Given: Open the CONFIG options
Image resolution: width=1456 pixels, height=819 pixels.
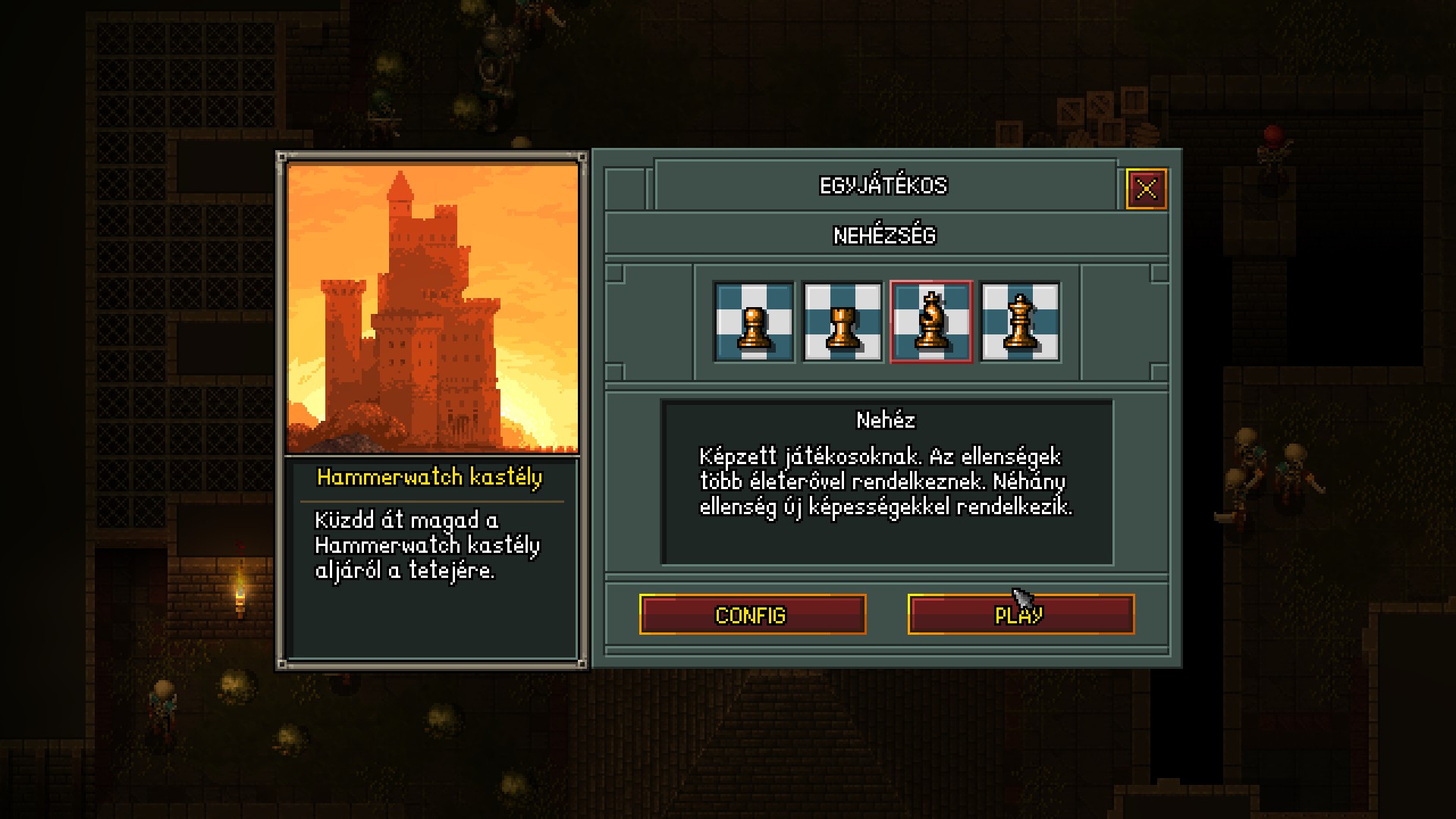Looking at the screenshot, I should 752,614.
